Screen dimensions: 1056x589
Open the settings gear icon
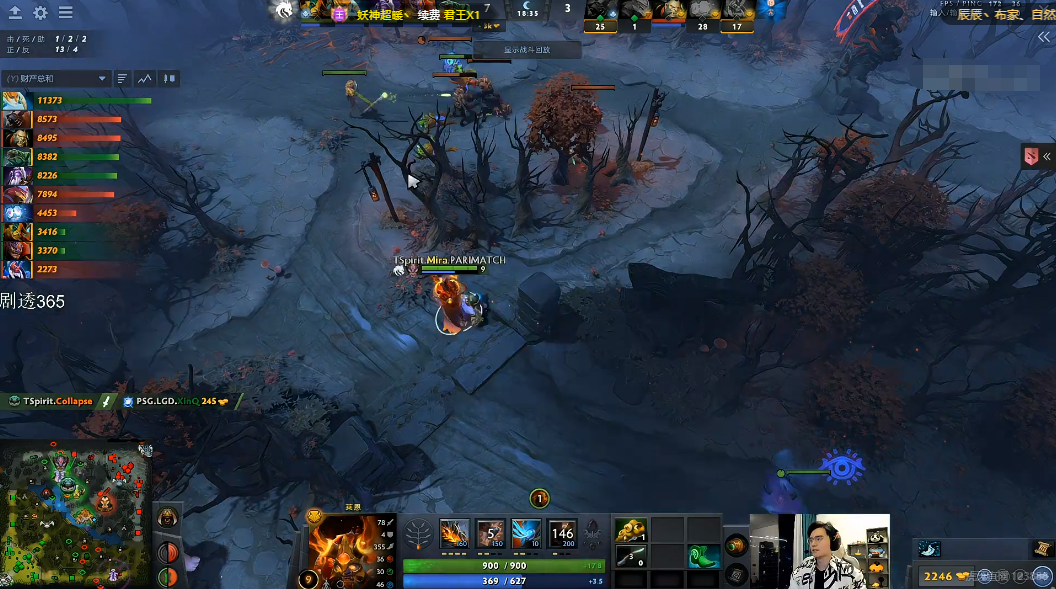pos(40,13)
